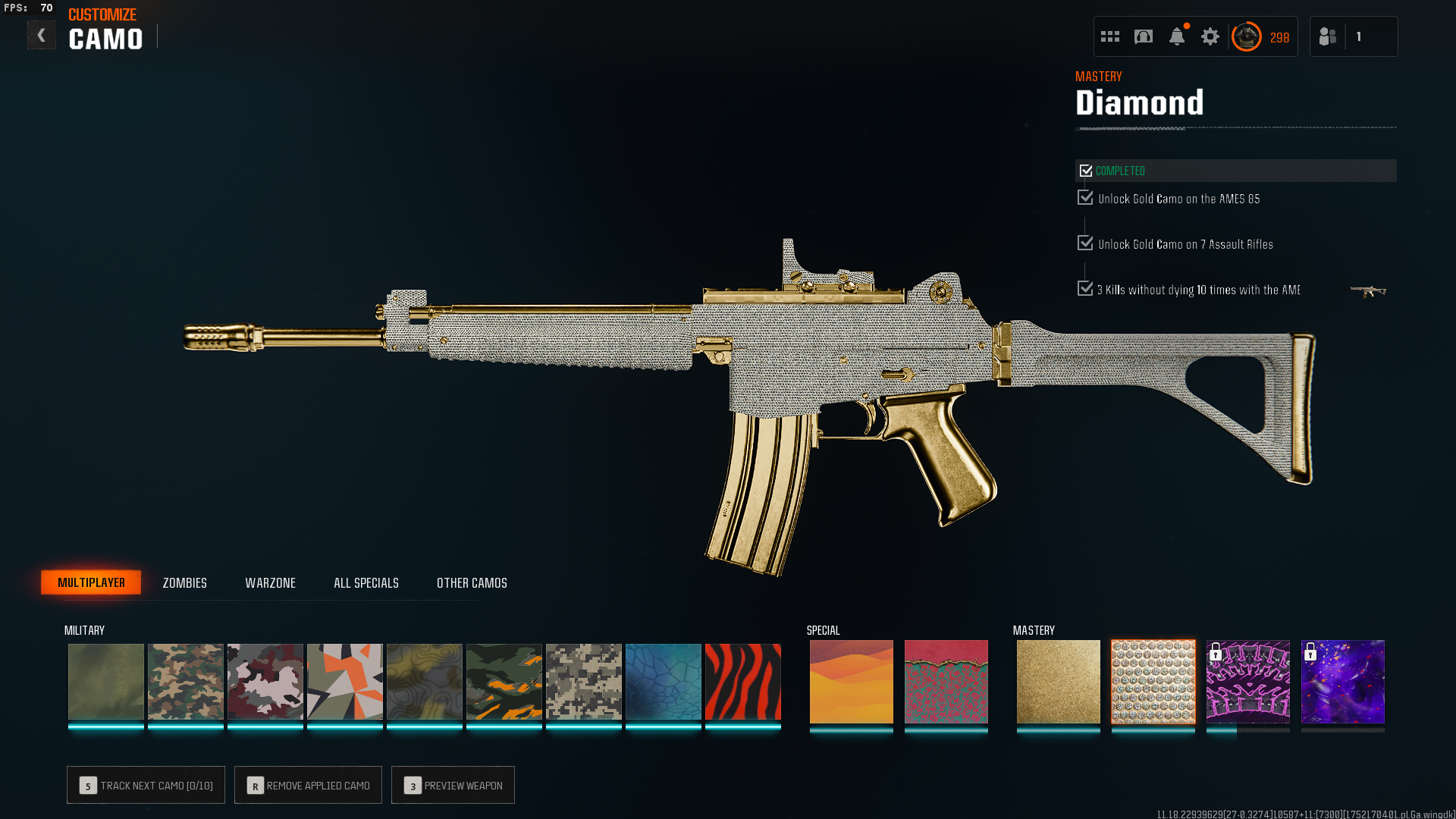Select the Multiplayer camo tab
Screen dimensions: 1456x819
pos(91,582)
